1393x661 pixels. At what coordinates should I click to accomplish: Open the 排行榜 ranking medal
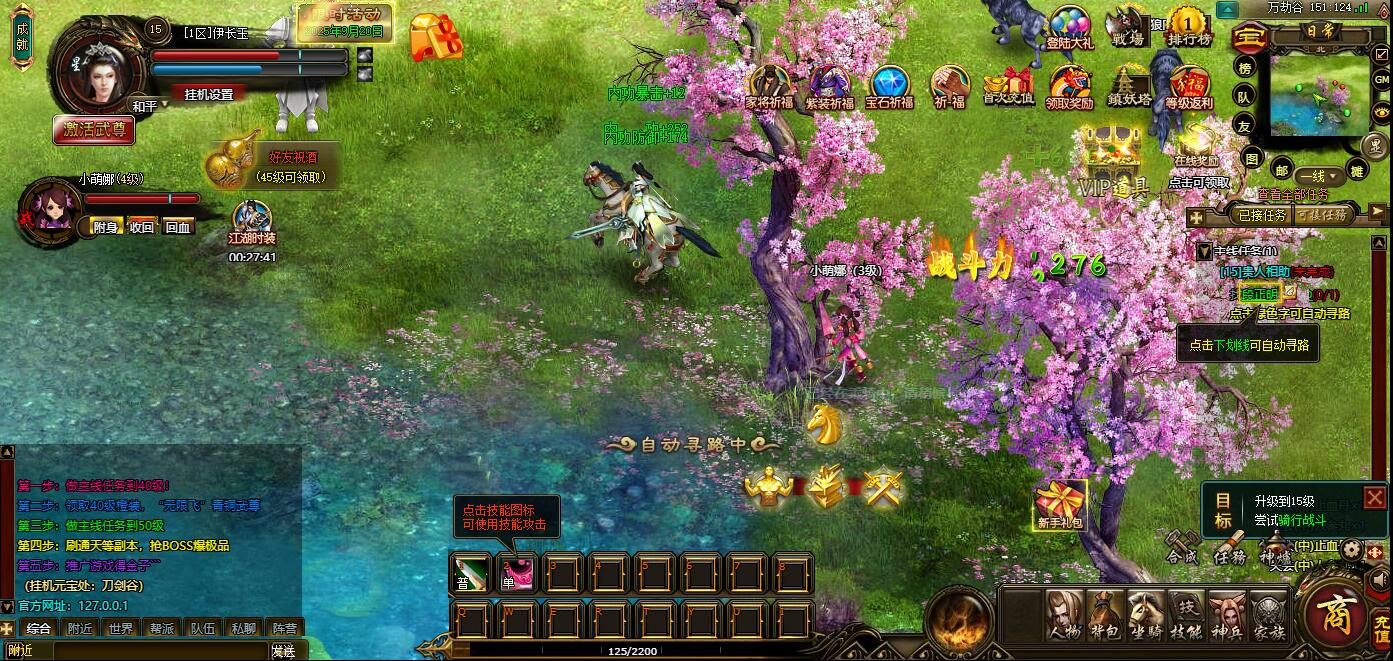pos(1189,27)
